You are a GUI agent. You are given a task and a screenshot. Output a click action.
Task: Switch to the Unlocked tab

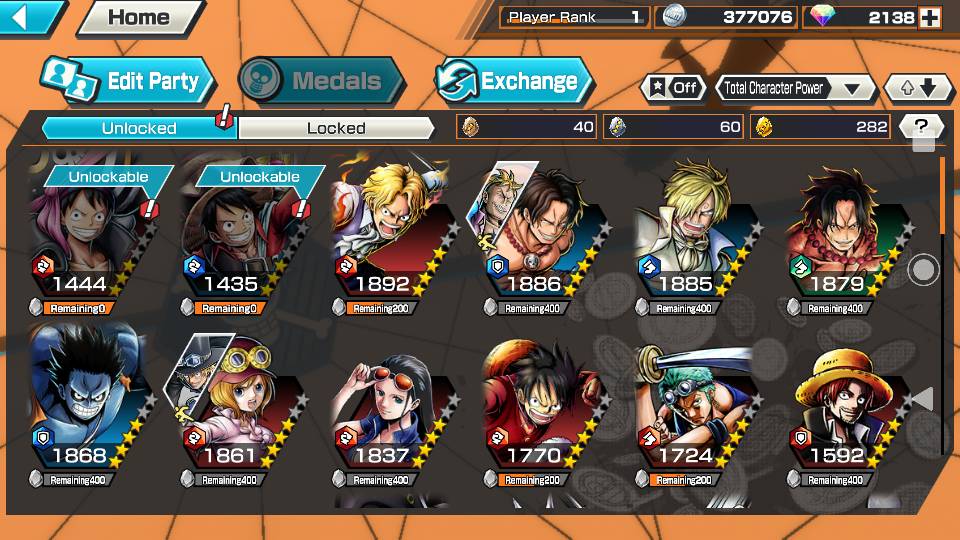[x=138, y=128]
